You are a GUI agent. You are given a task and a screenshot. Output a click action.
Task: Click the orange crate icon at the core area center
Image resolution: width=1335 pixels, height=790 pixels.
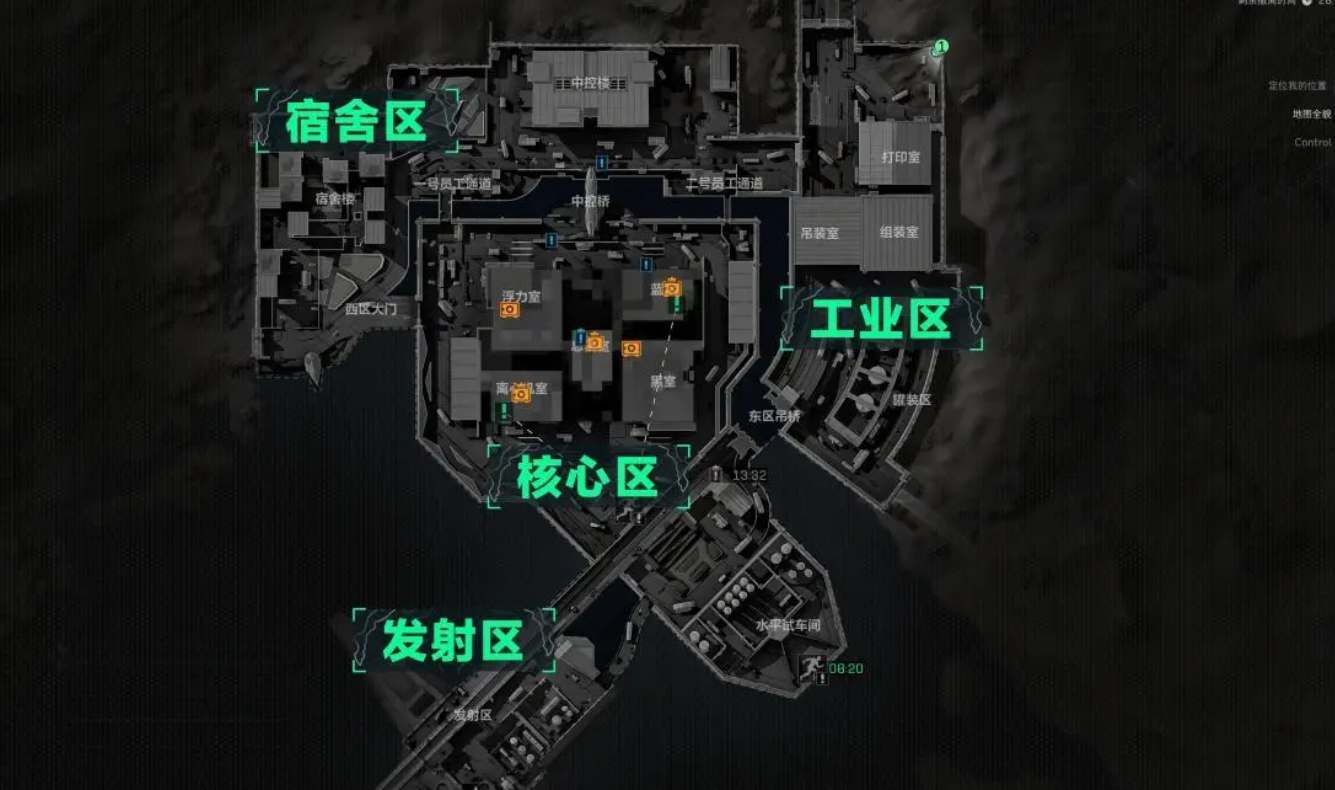pos(594,343)
